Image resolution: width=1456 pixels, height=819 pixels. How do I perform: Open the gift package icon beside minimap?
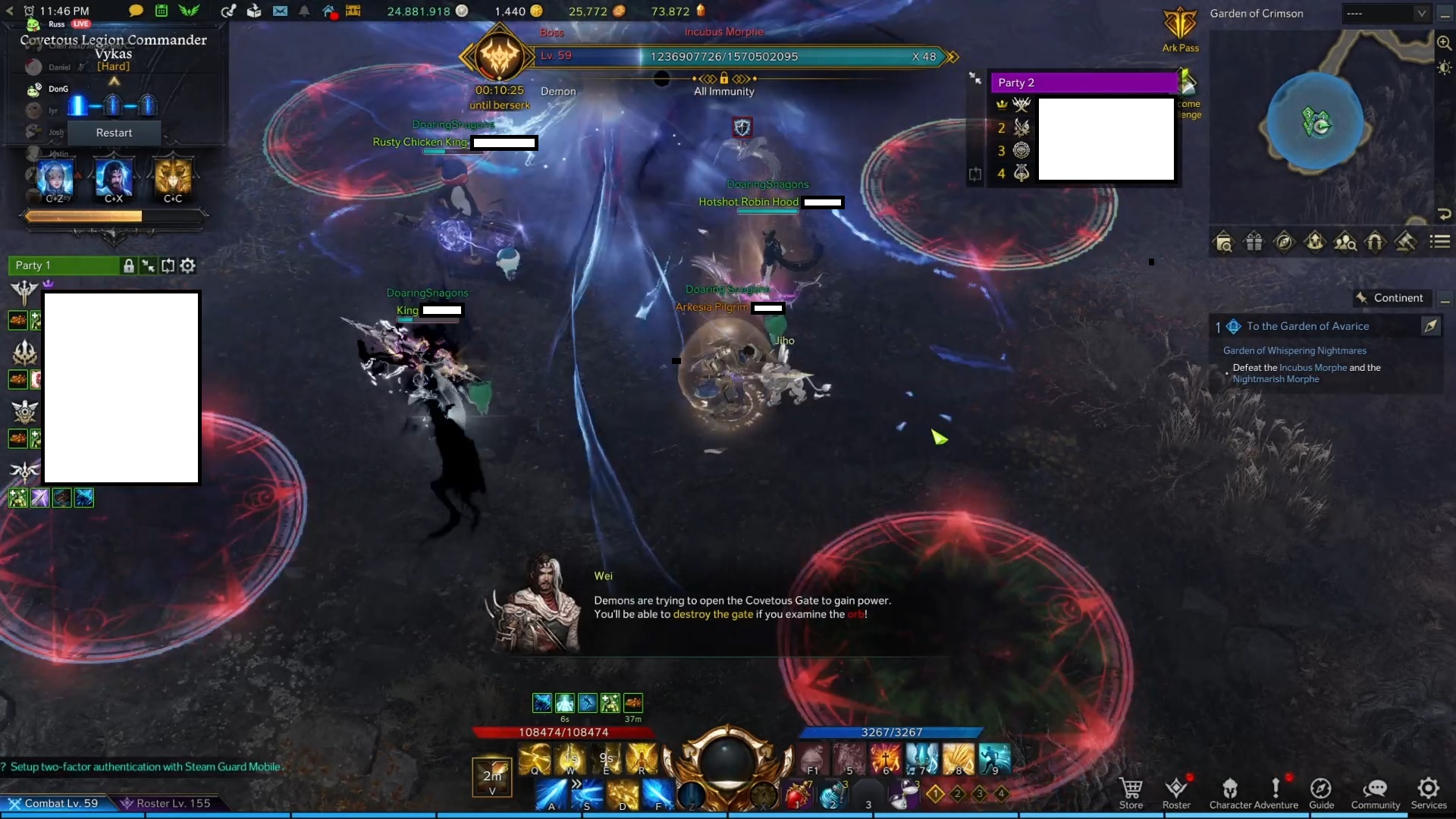point(1254,242)
